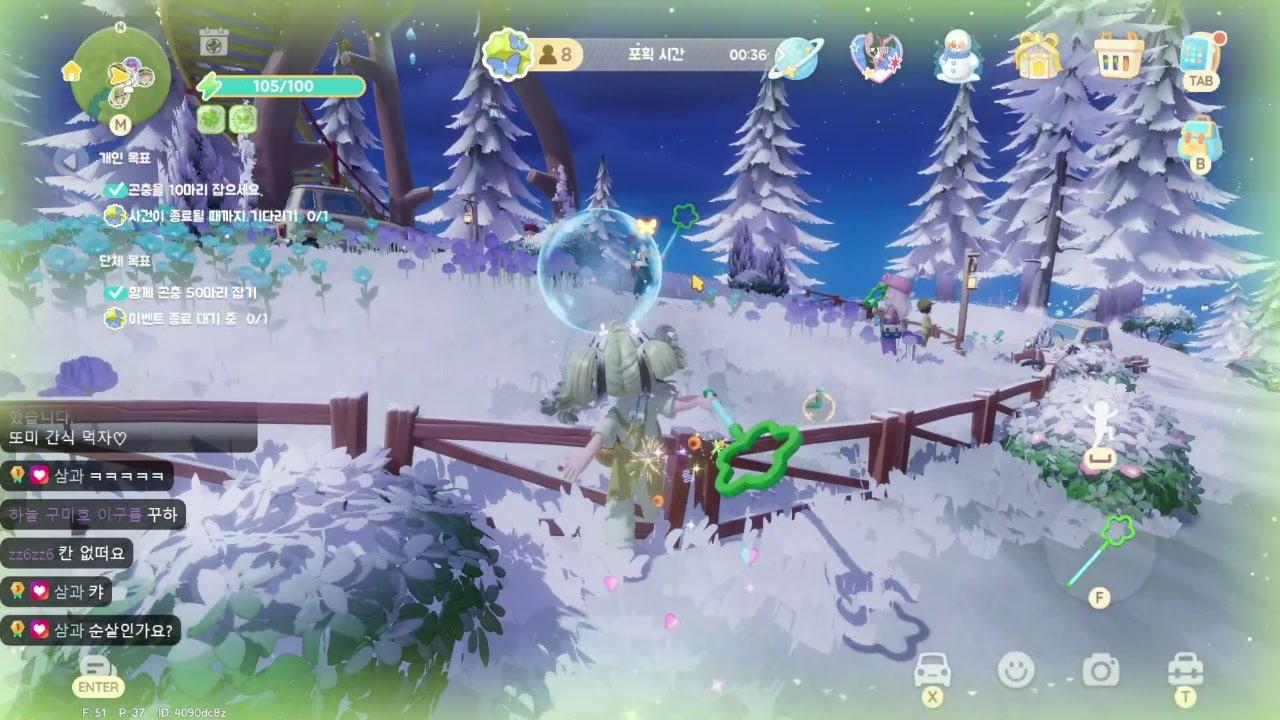1280x720 pixels.
Task: Open the chat input button
Action: tap(96, 668)
